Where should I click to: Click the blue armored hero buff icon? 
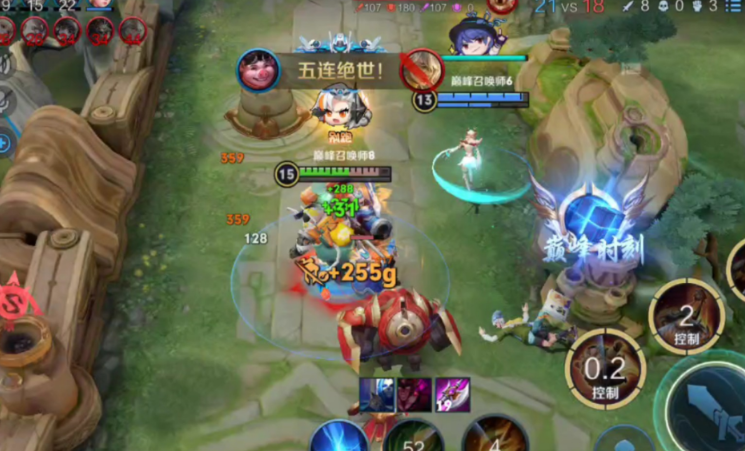pos(378,393)
